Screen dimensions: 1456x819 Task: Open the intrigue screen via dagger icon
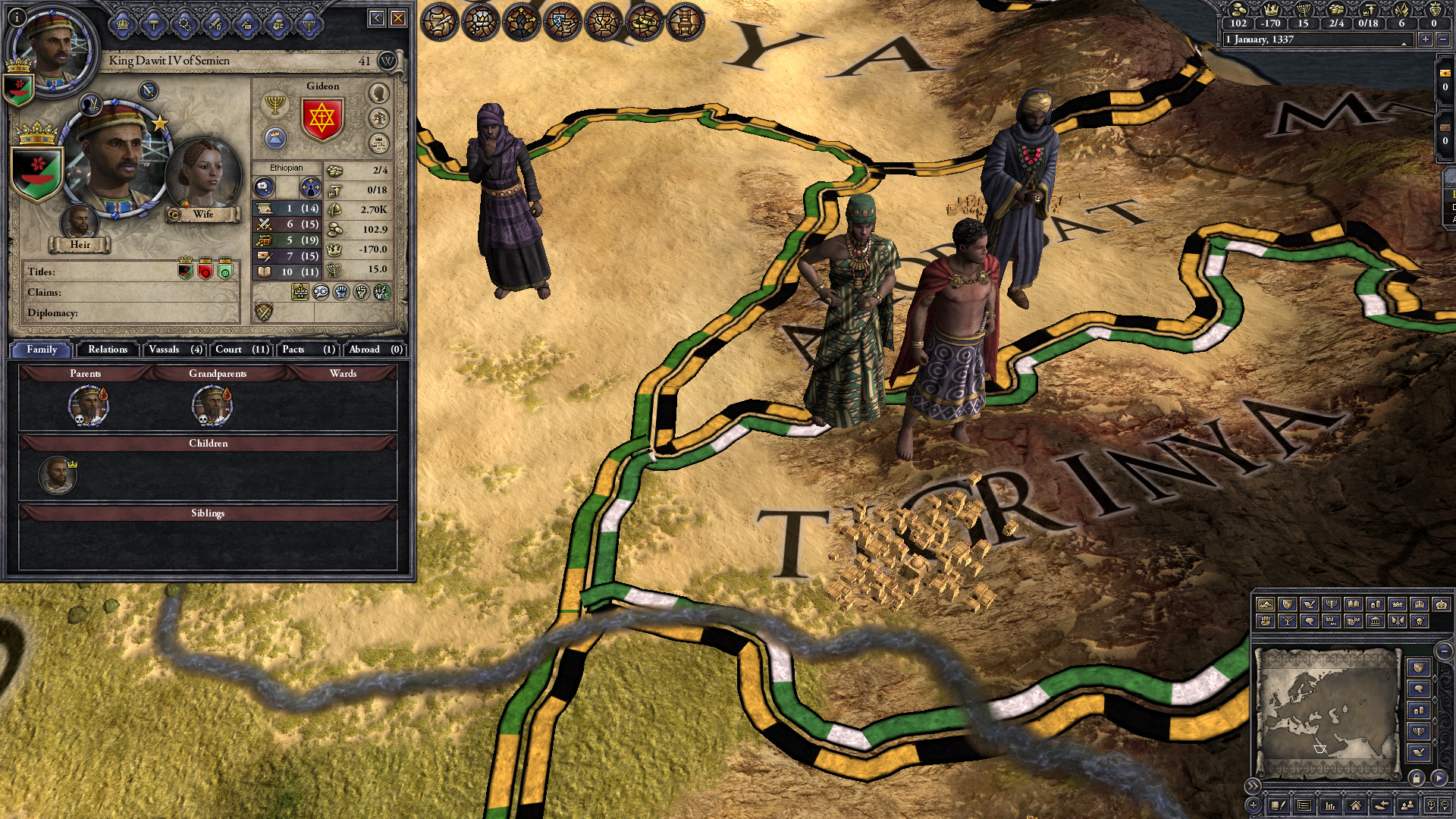click(246, 24)
